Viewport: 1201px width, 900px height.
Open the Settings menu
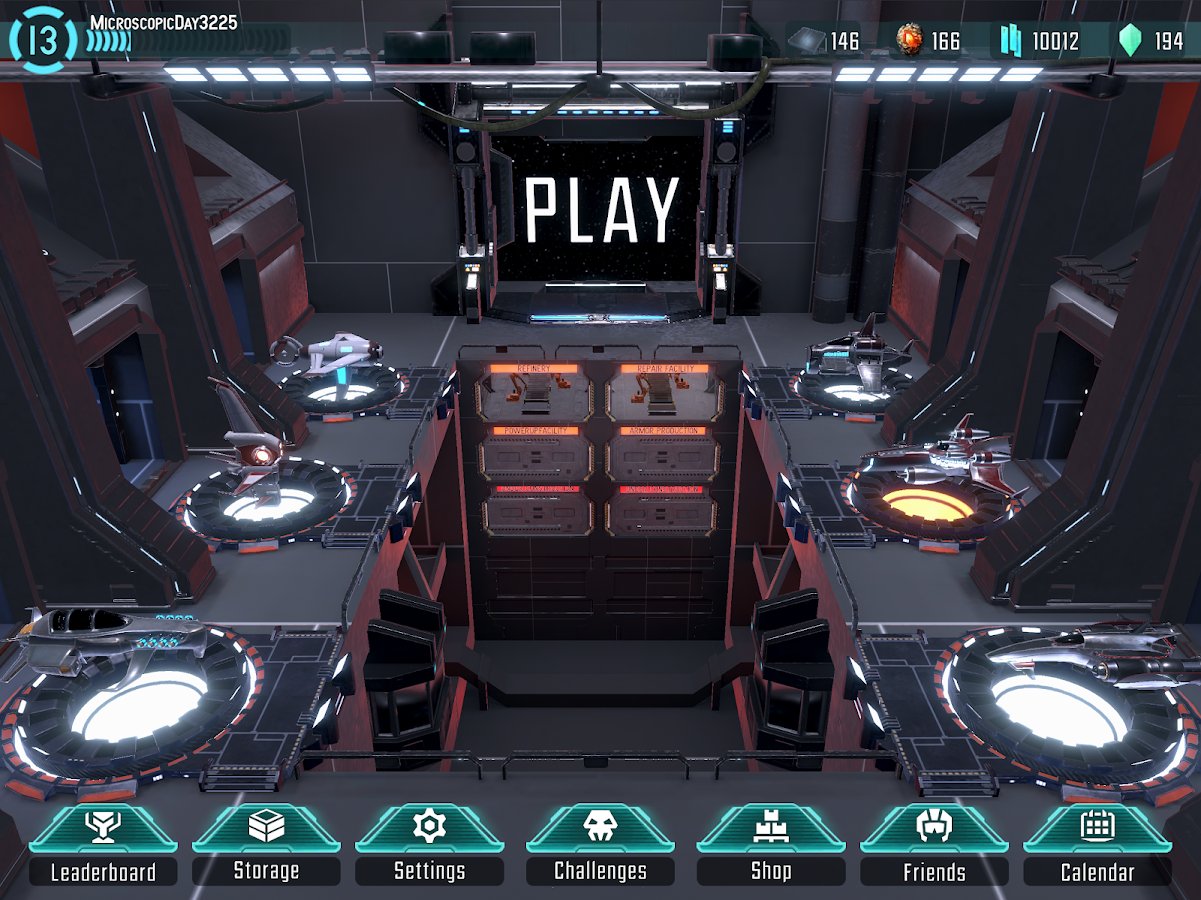tap(429, 846)
